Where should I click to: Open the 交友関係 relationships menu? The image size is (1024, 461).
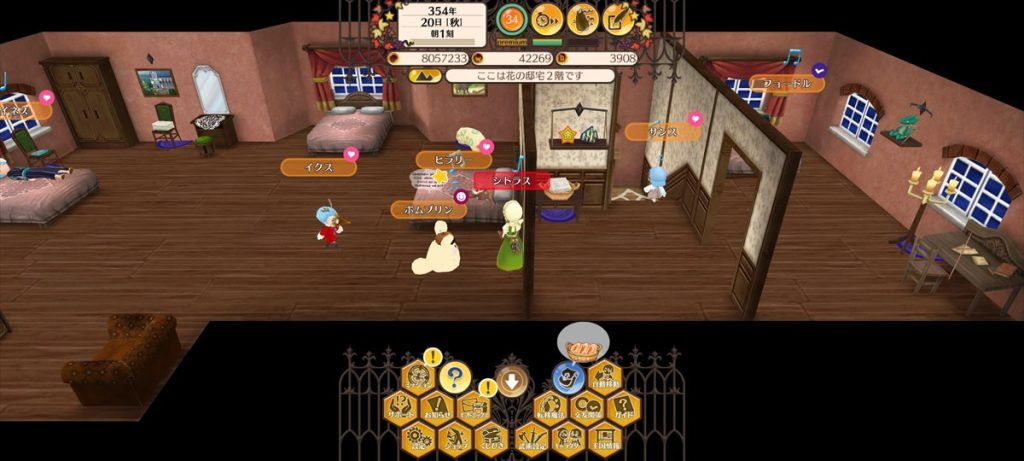tap(585, 408)
